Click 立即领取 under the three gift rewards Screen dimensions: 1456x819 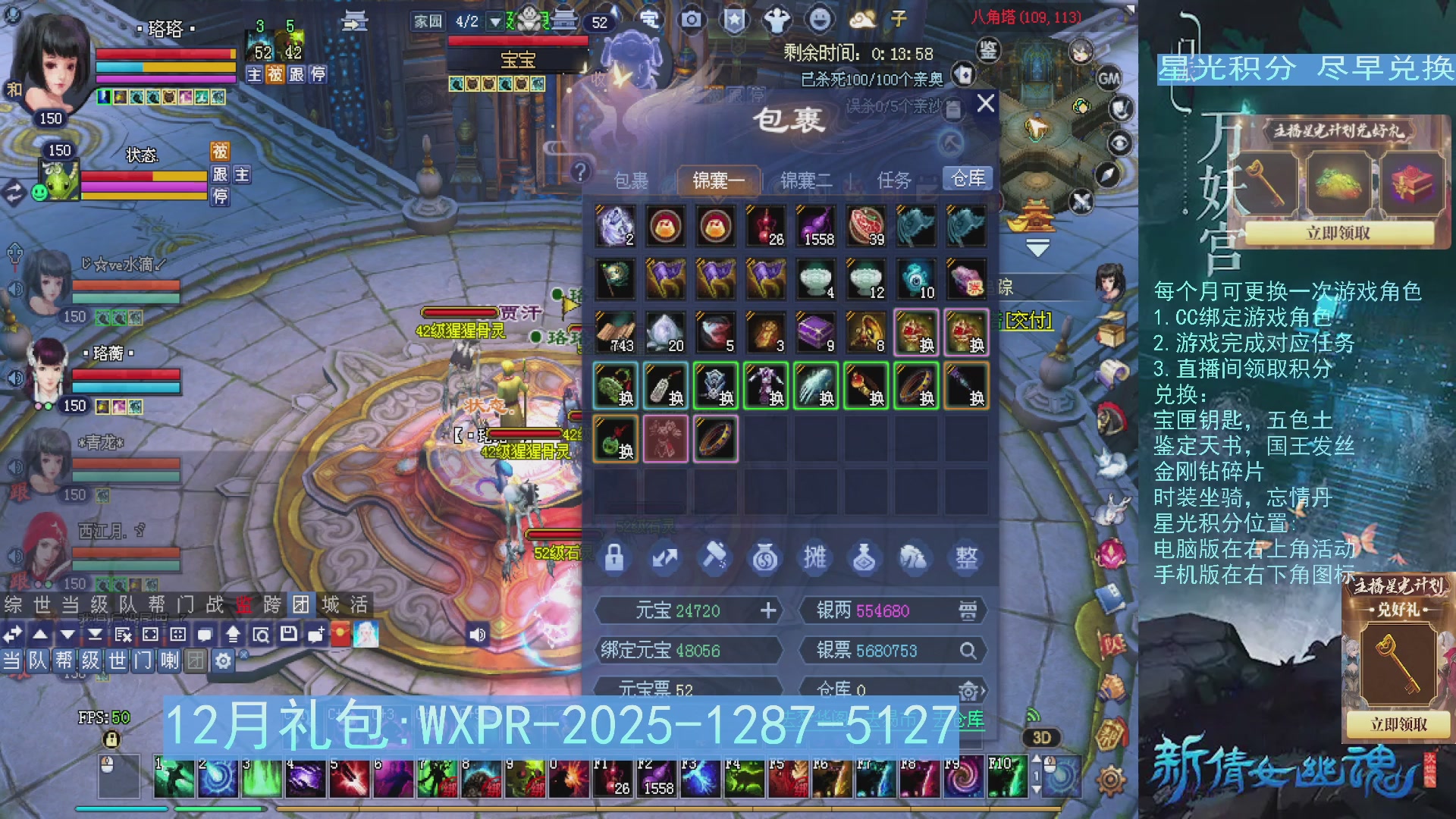tap(1338, 233)
